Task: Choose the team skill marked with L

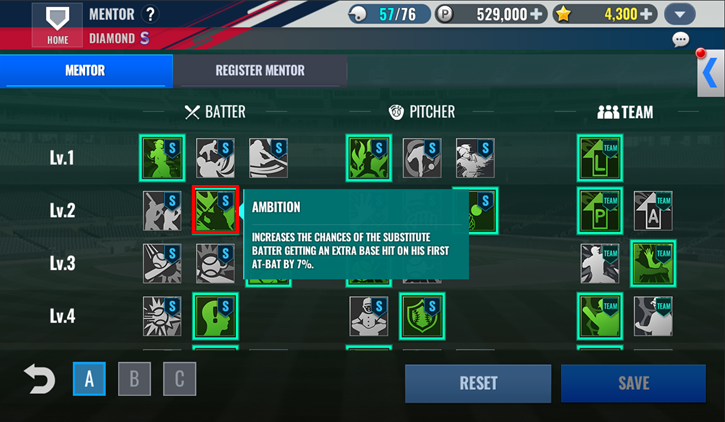Action: [x=600, y=158]
